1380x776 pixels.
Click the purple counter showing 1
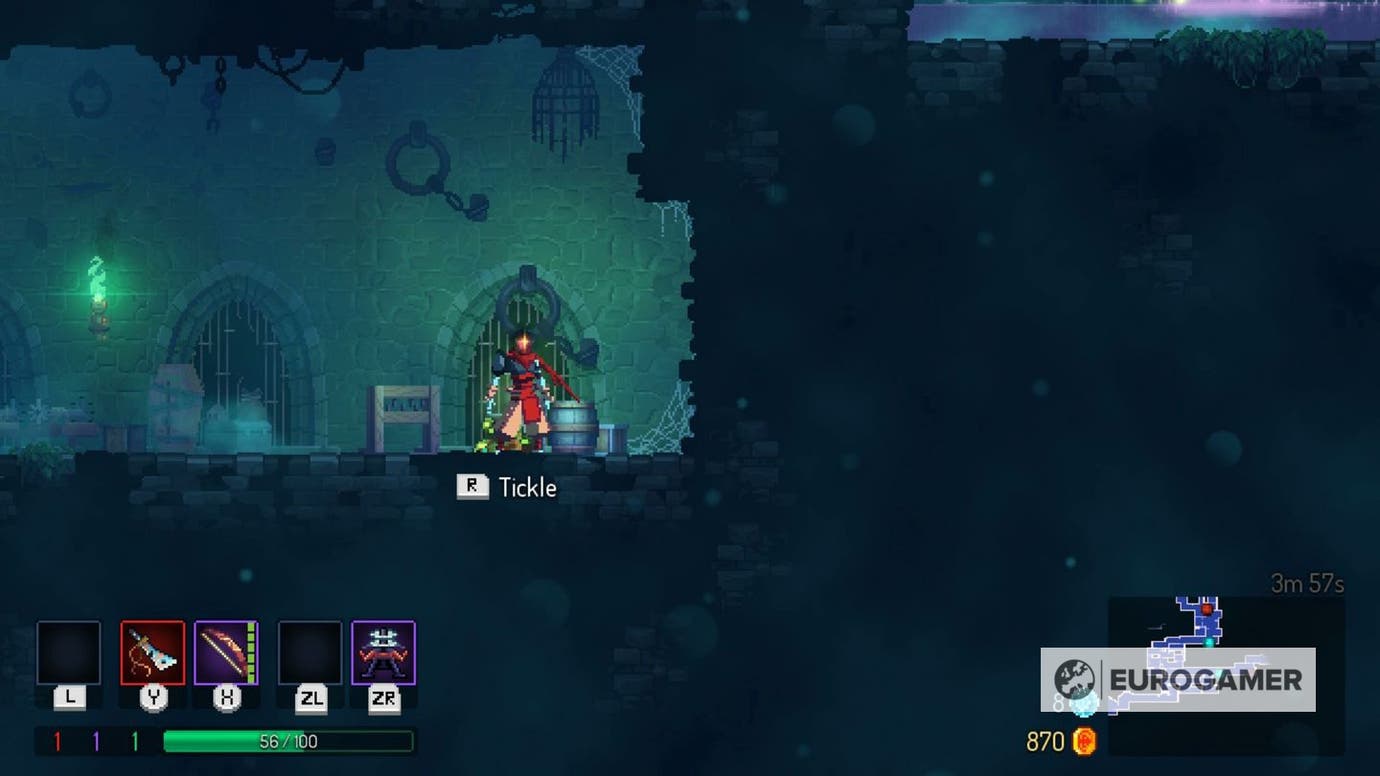coord(95,739)
